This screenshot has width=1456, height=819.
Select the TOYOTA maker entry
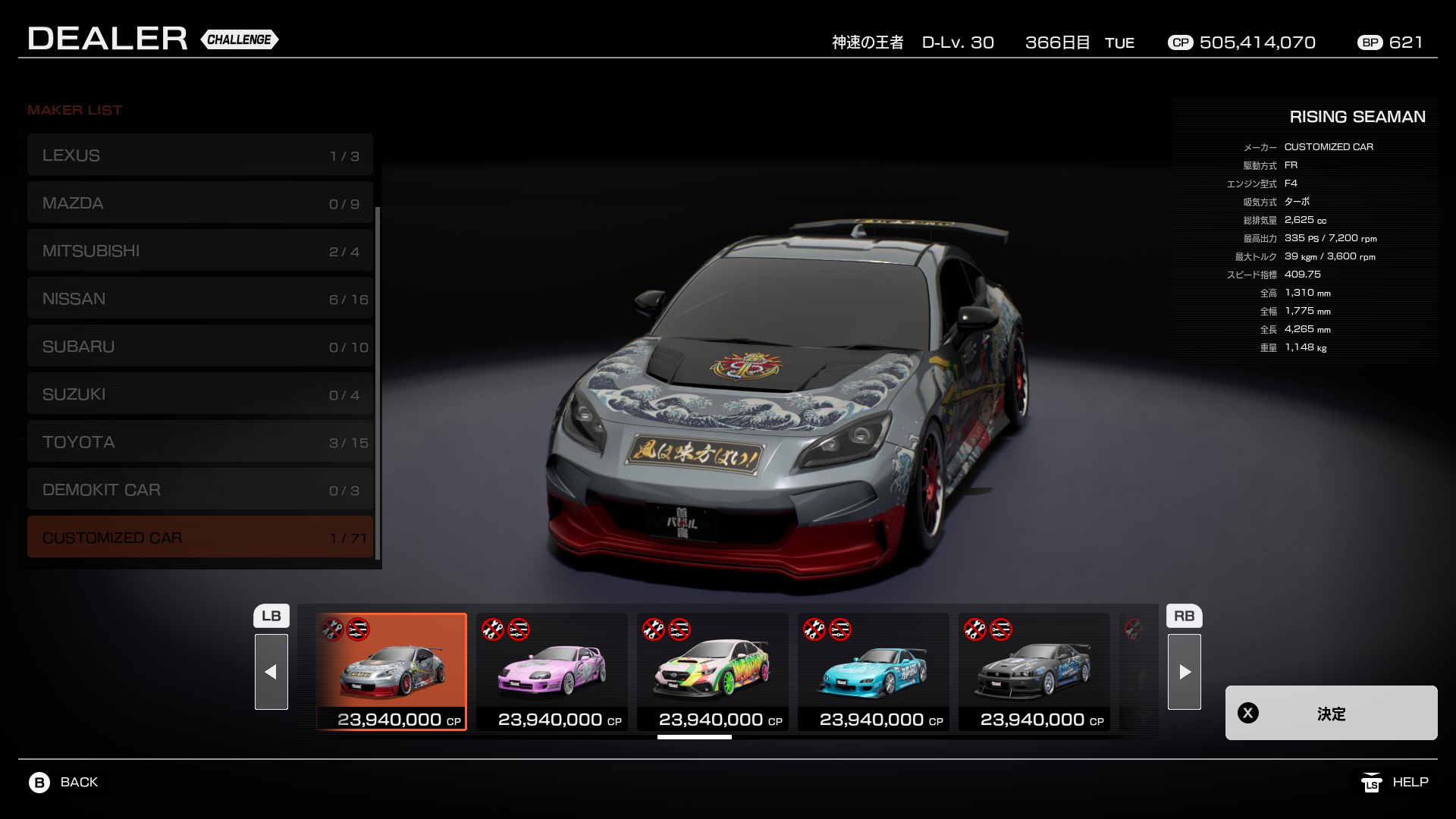pos(200,442)
